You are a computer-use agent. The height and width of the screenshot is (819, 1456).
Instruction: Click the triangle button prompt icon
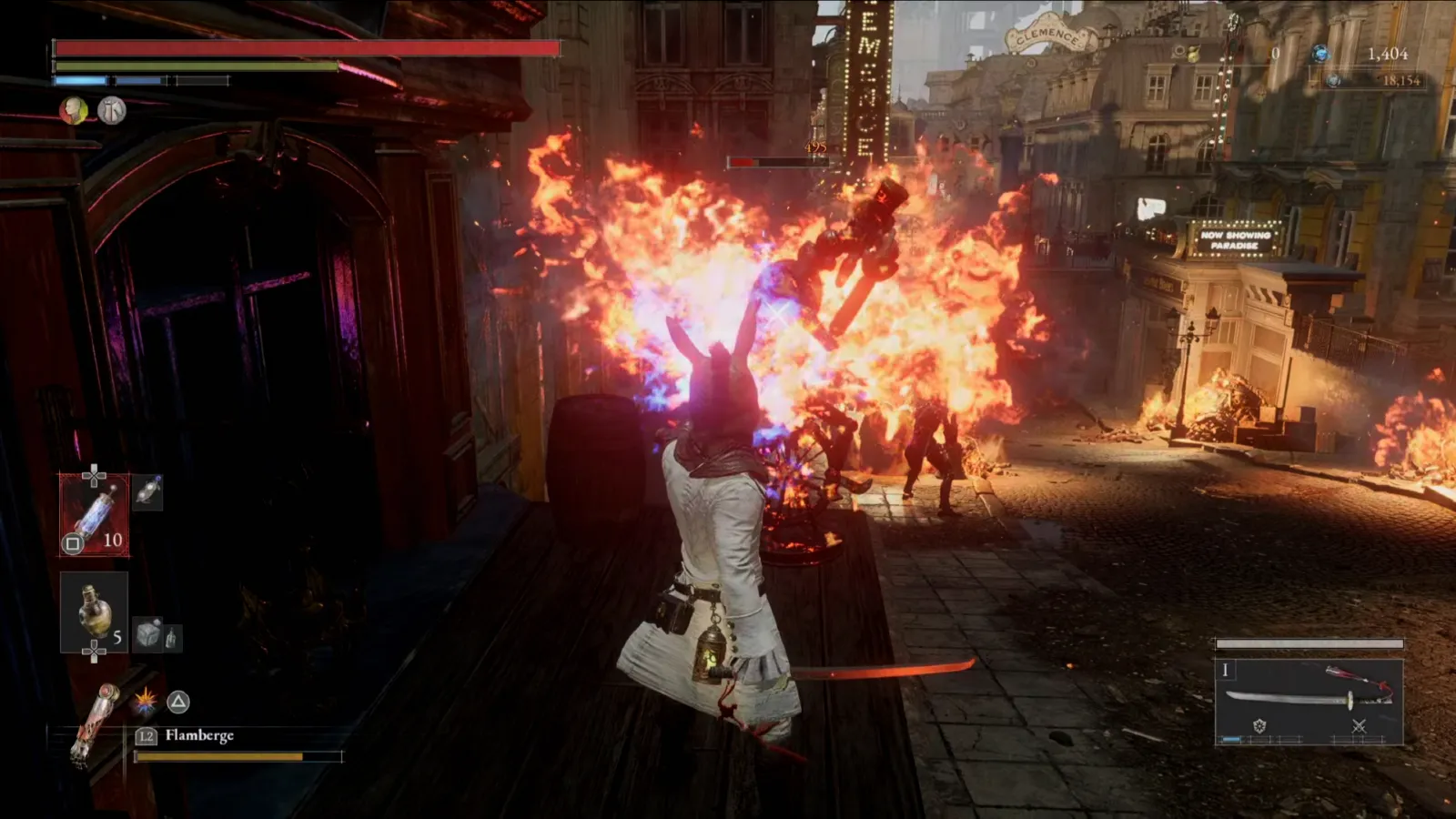pos(178,701)
